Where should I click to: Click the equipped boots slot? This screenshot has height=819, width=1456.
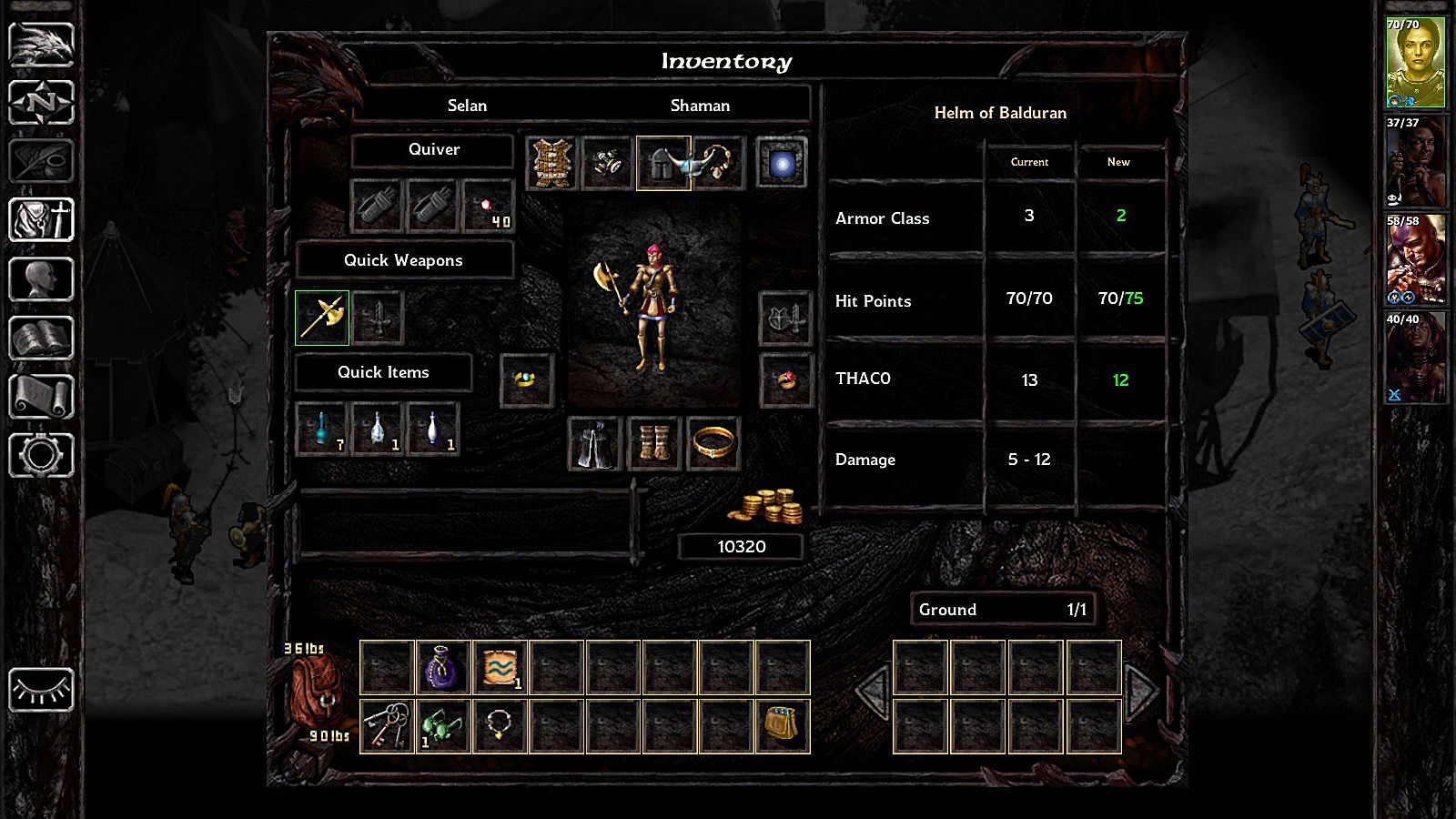pyautogui.click(x=654, y=444)
